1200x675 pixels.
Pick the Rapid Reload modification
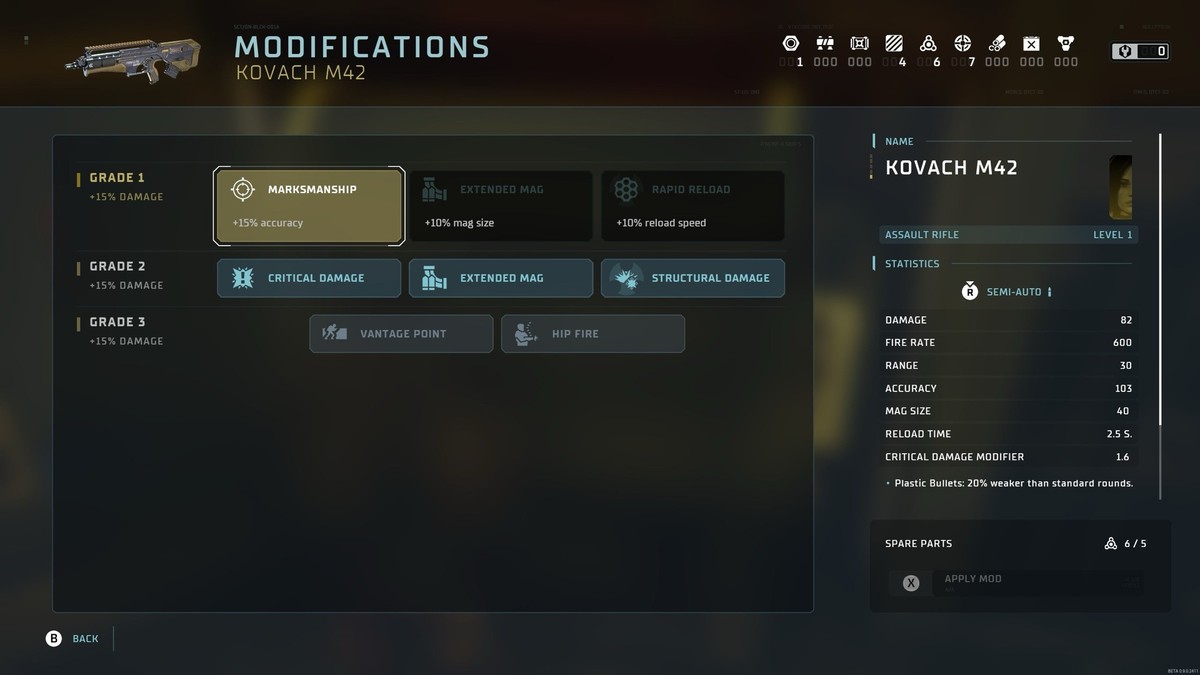click(x=692, y=205)
